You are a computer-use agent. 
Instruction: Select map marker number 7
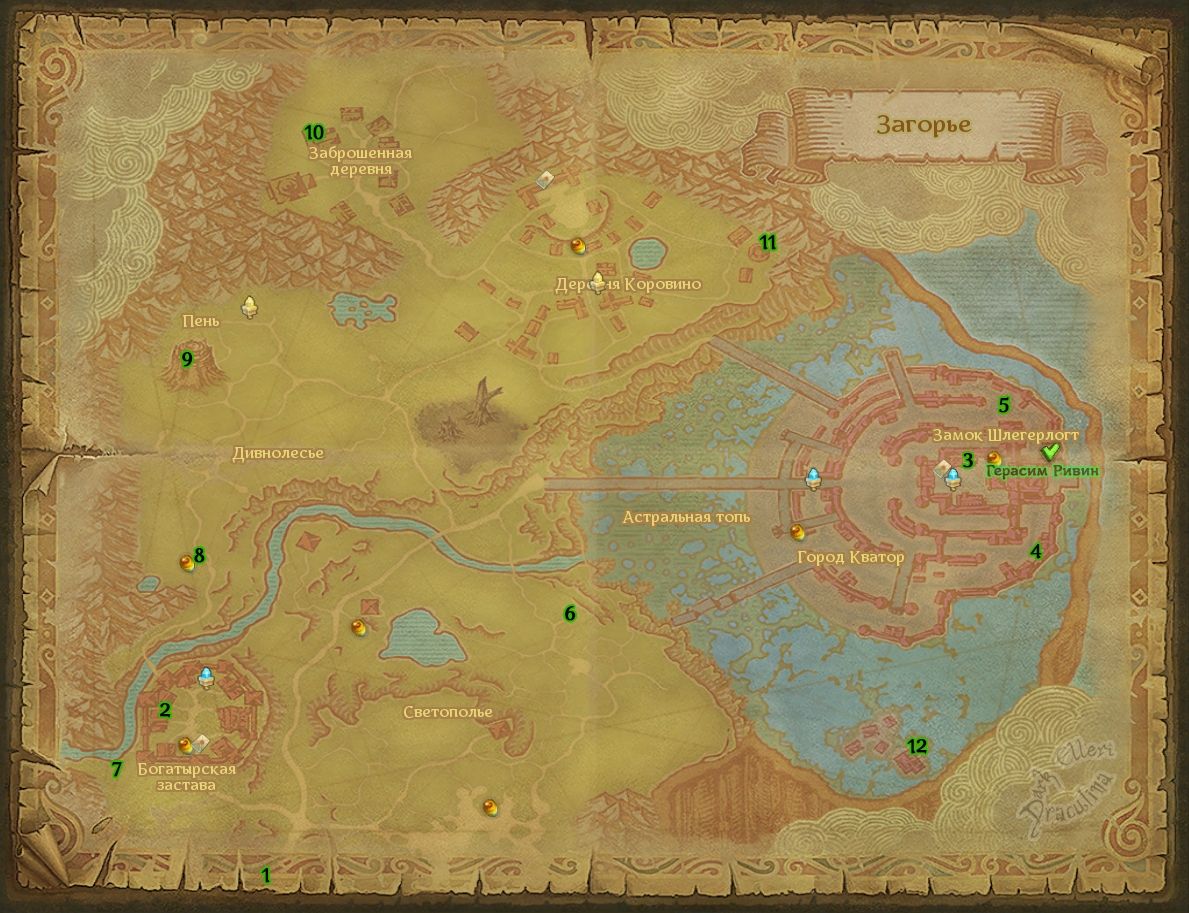pos(116,769)
